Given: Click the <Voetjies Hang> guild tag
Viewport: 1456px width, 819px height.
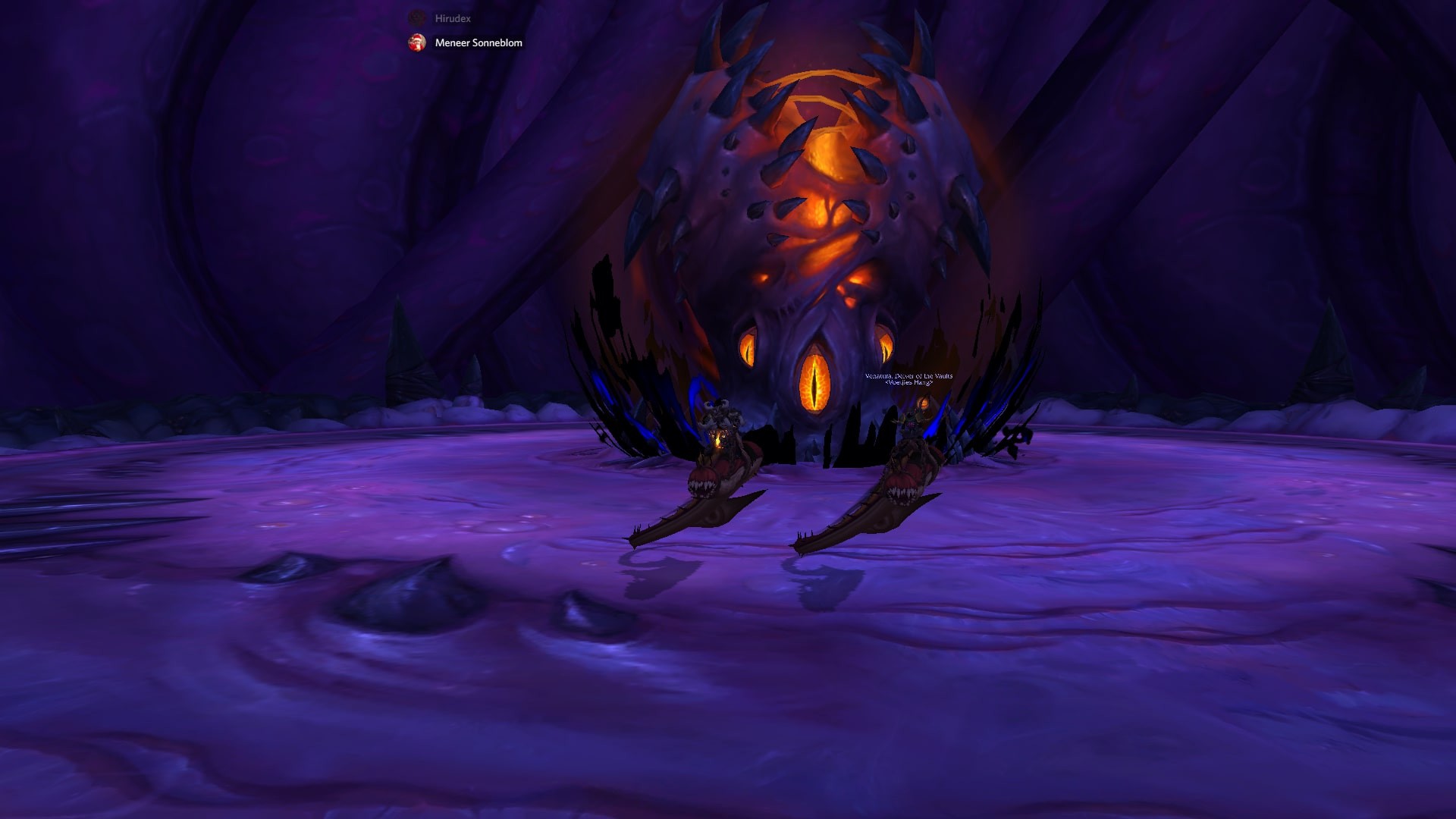Looking at the screenshot, I should pyautogui.click(x=910, y=384).
